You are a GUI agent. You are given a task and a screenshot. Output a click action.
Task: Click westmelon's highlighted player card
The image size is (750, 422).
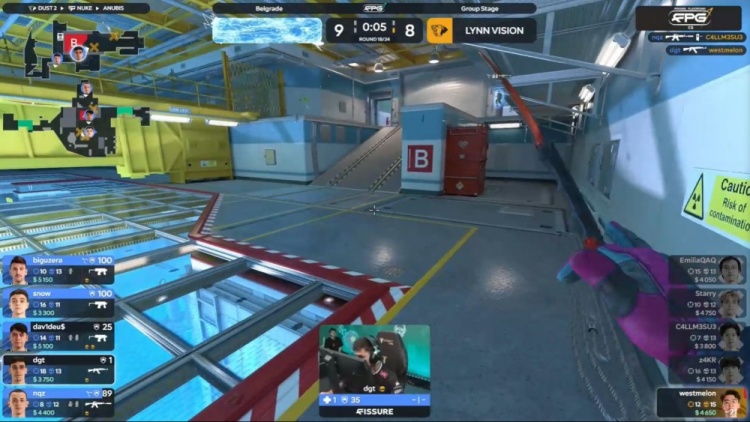pos(703,403)
